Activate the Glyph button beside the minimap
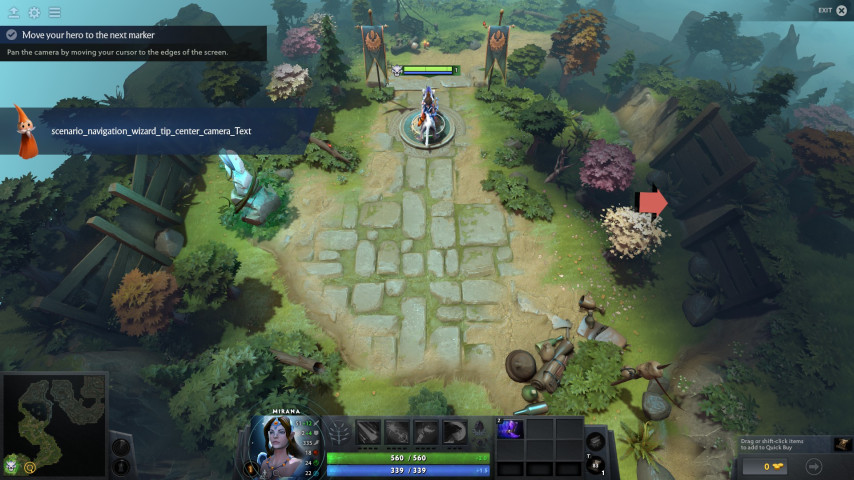854x480 pixels. coord(120,466)
